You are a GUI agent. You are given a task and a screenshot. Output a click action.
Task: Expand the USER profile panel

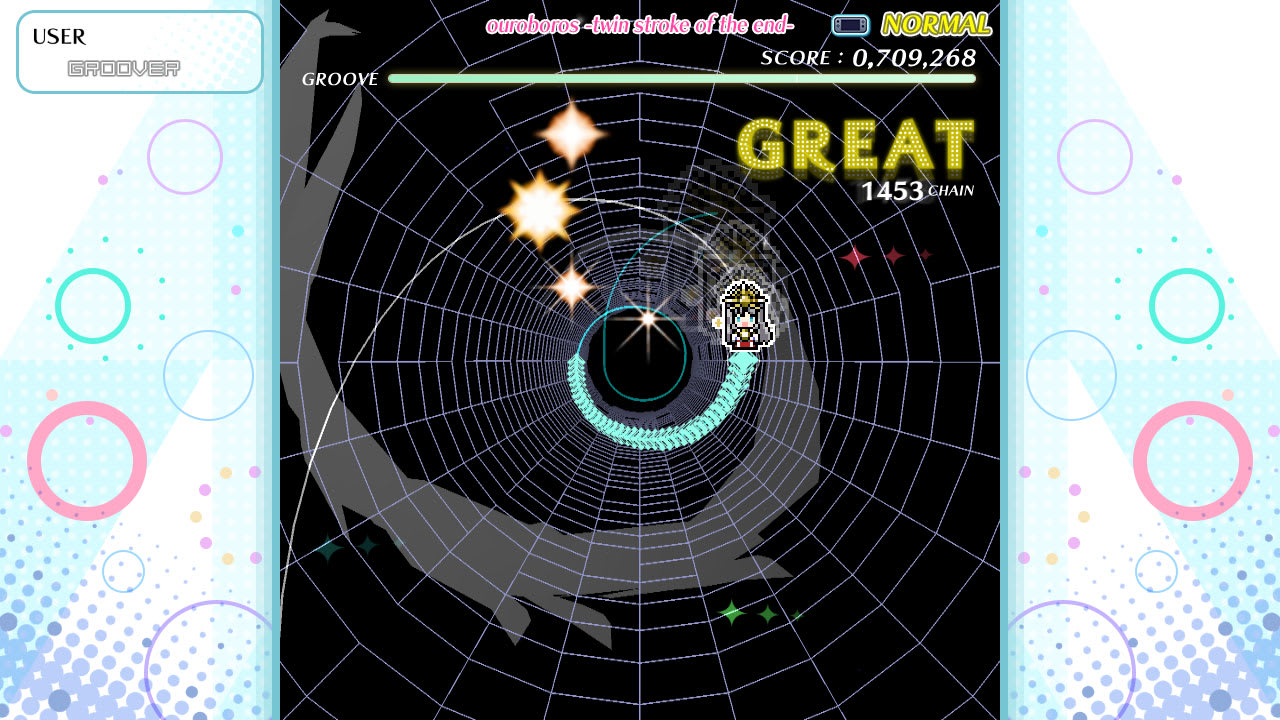pos(139,51)
